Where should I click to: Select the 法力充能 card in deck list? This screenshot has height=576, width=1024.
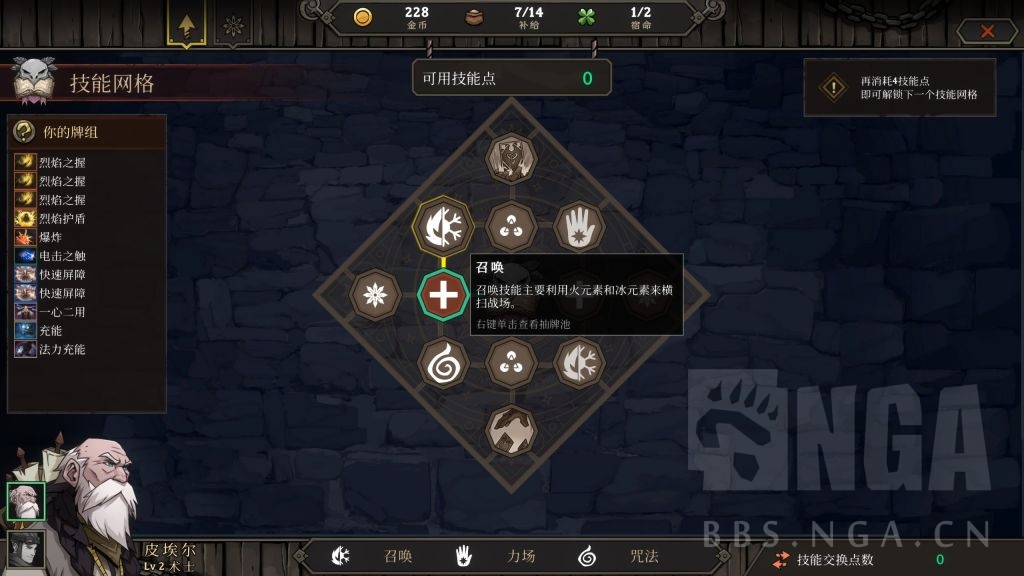pos(62,349)
